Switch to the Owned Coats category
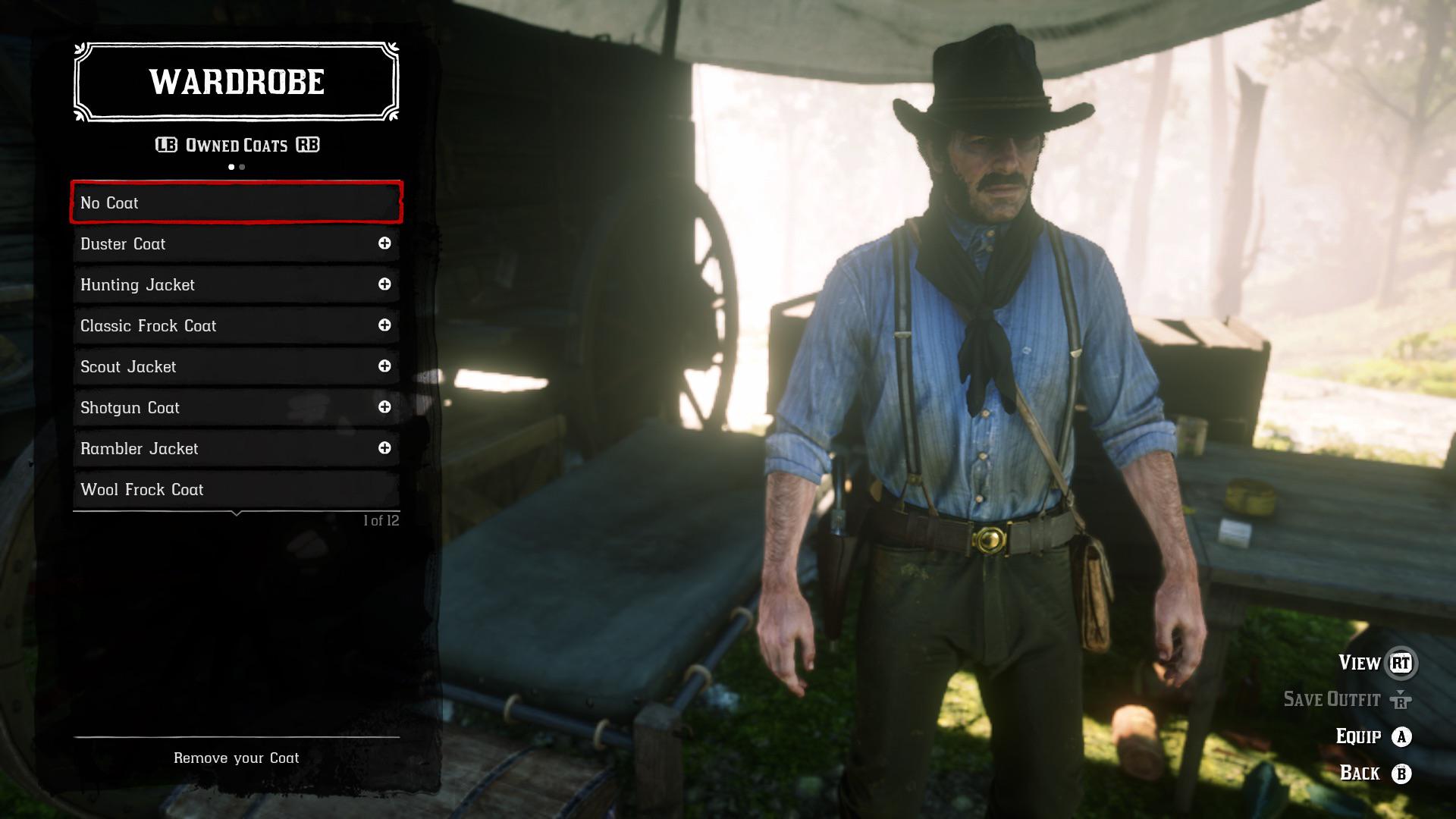 [x=235, y=144]
